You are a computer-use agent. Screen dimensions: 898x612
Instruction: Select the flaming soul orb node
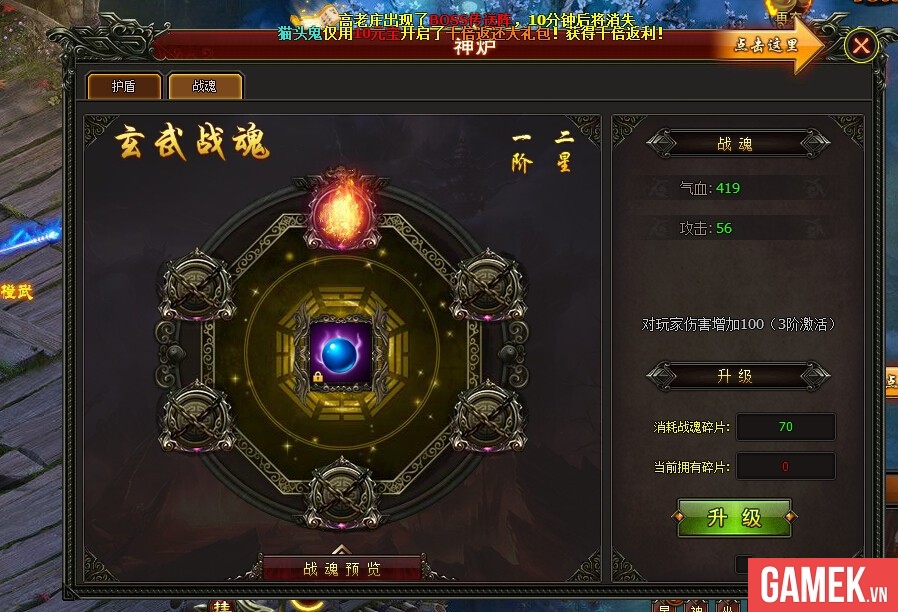339,212
